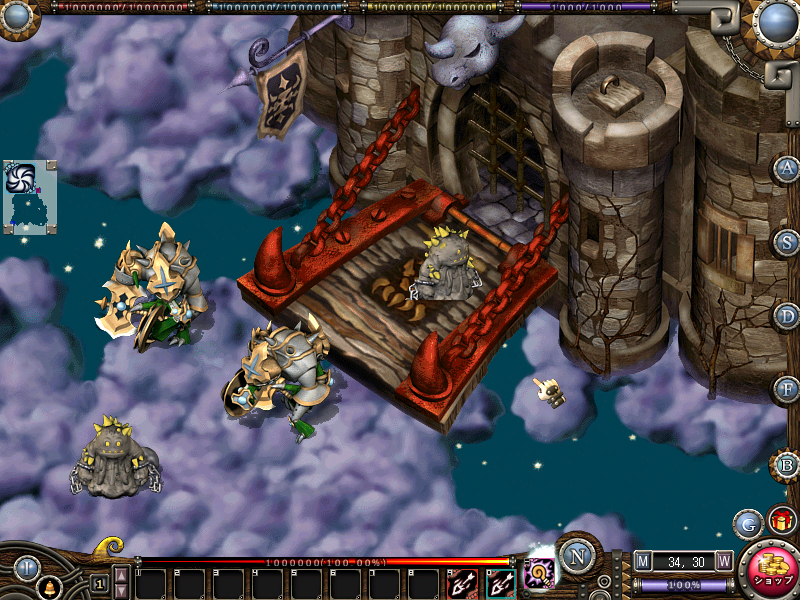Select the round N button
Viewport: 800px width, 600px height.
coord(577,555)
